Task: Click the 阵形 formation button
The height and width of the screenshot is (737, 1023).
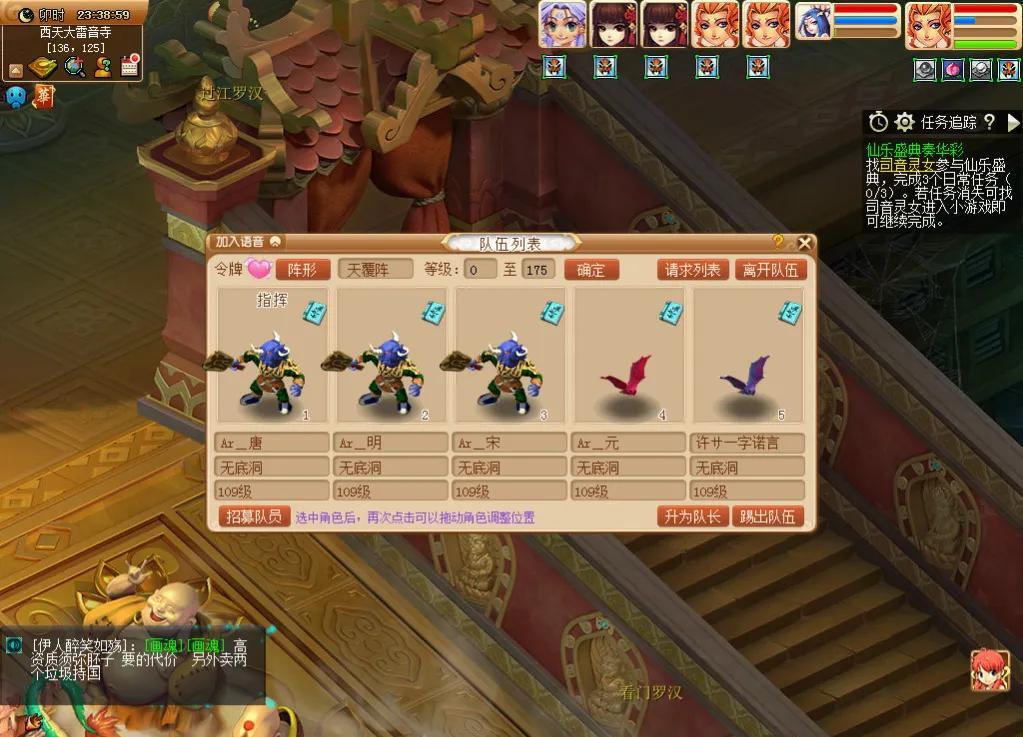Action: pyautogui.click(x=302, y=269)
